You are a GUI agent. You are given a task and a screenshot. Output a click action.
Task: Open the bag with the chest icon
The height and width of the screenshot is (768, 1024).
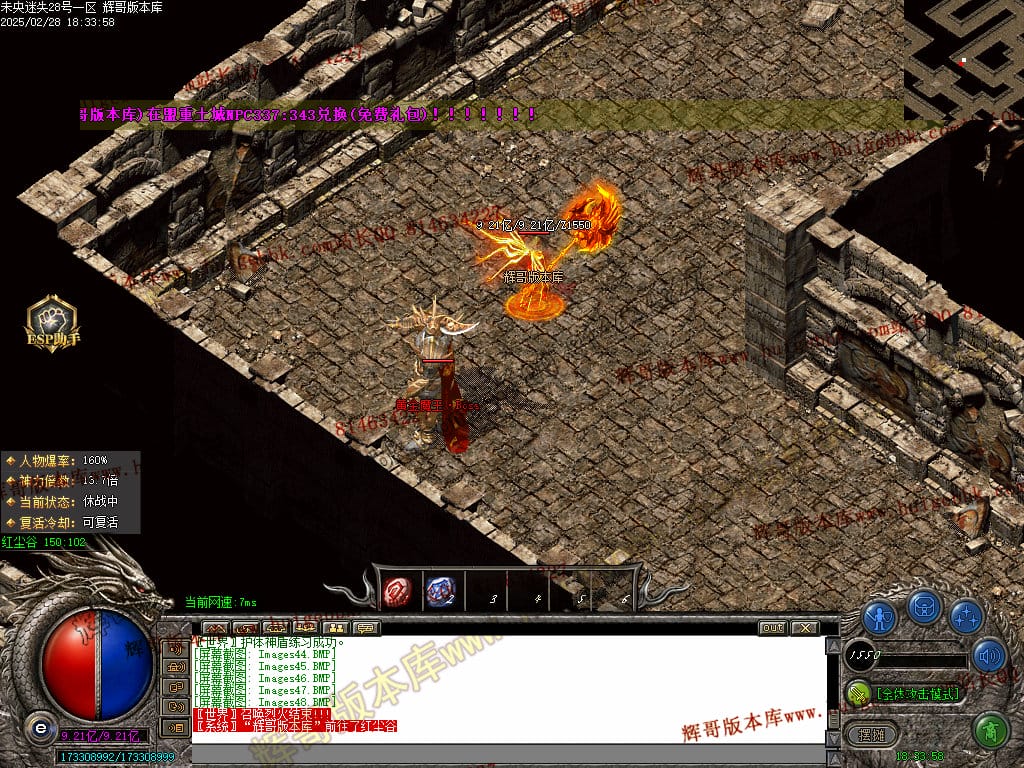pyautogui.click(x=923, y=606)
